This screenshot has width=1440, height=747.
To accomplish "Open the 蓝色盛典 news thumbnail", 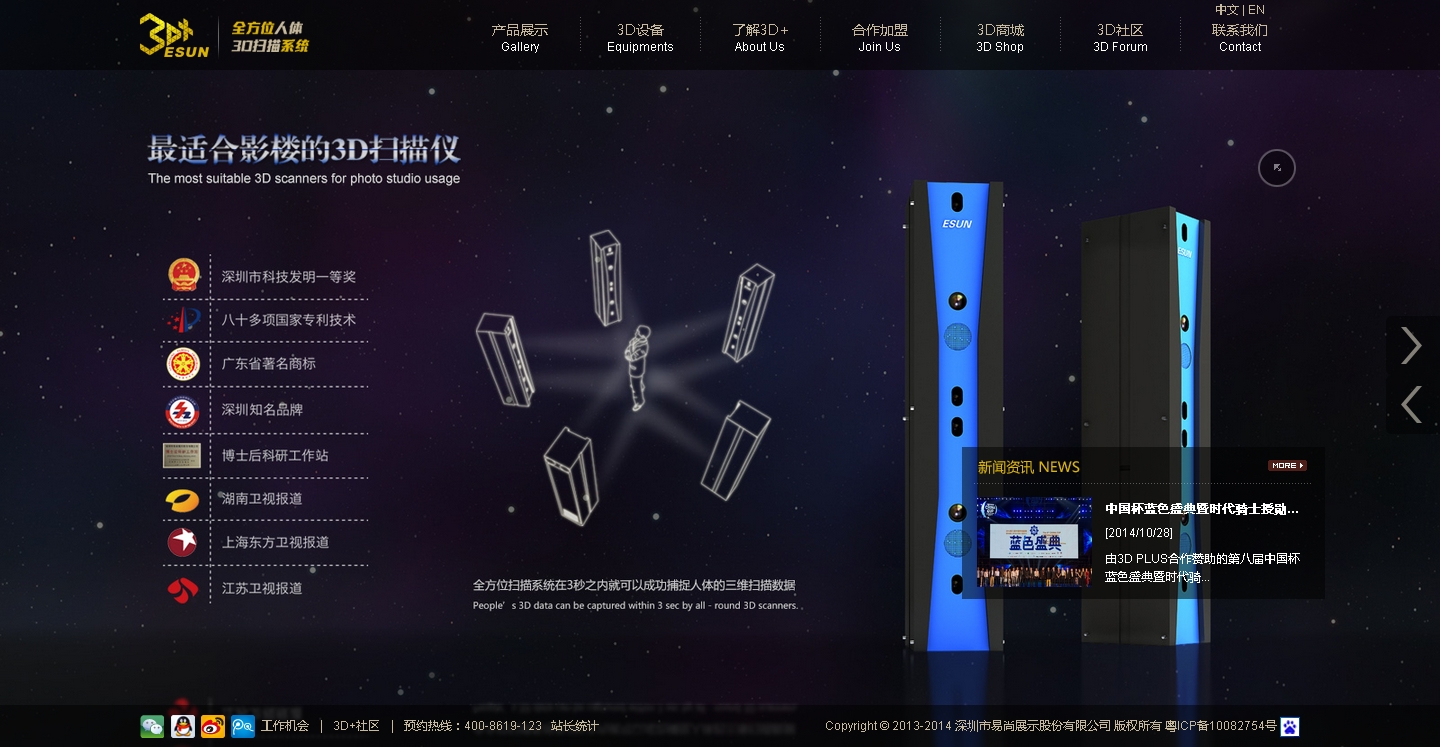I will coord(1034,542).
